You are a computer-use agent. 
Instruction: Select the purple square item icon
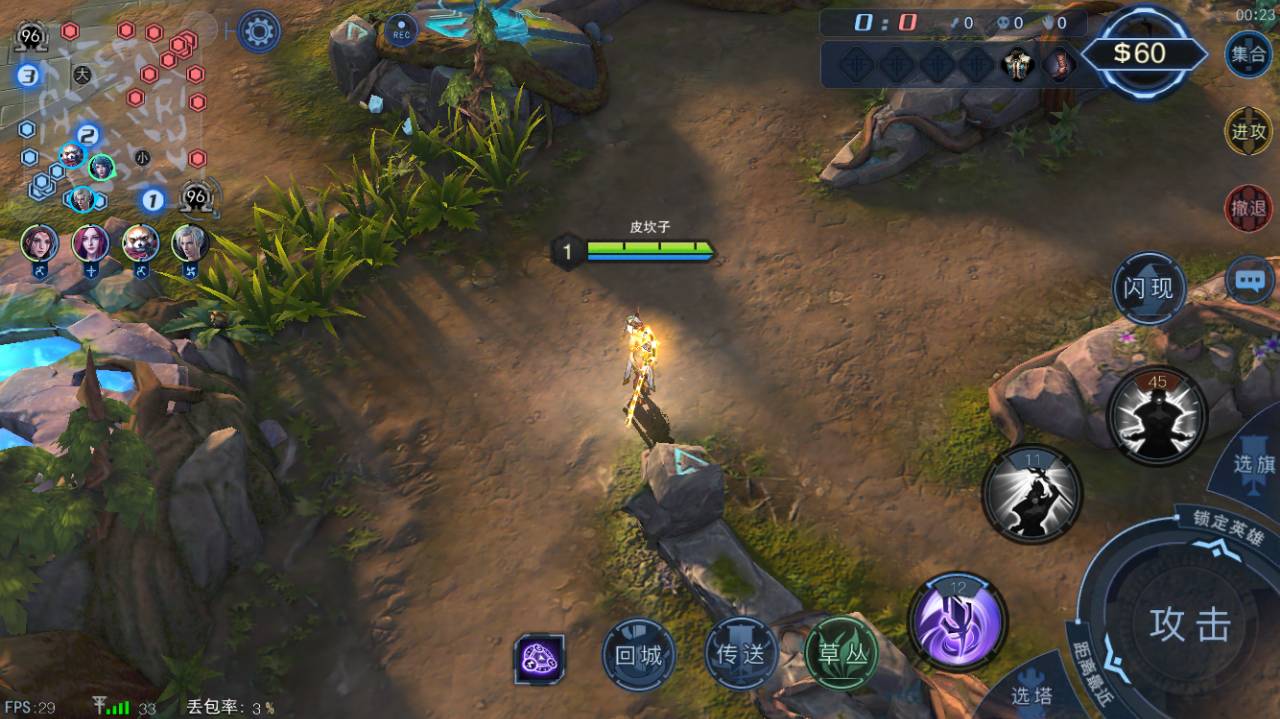coord(539,659)
